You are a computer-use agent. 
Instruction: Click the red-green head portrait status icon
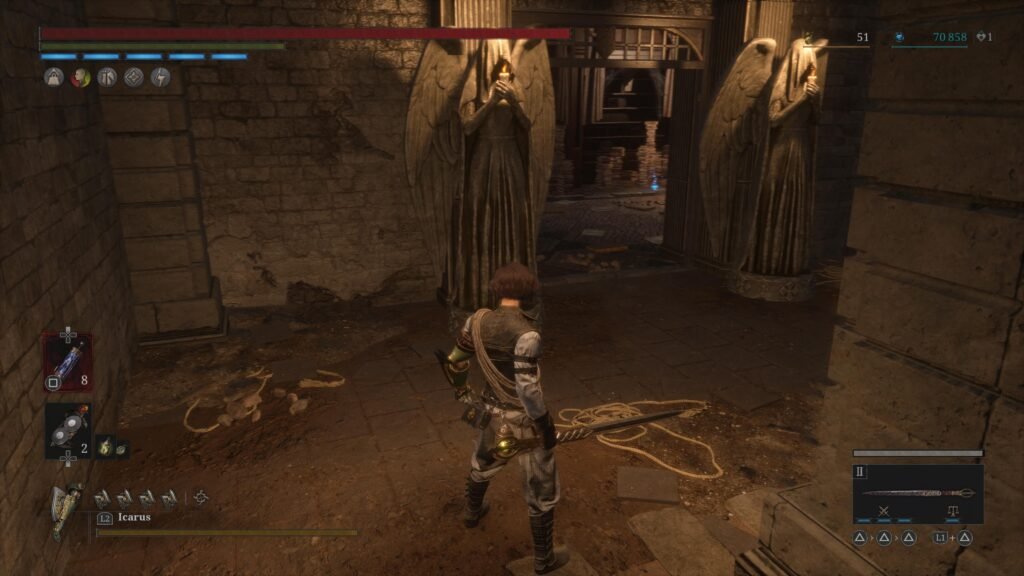click(x=80, y=77)
